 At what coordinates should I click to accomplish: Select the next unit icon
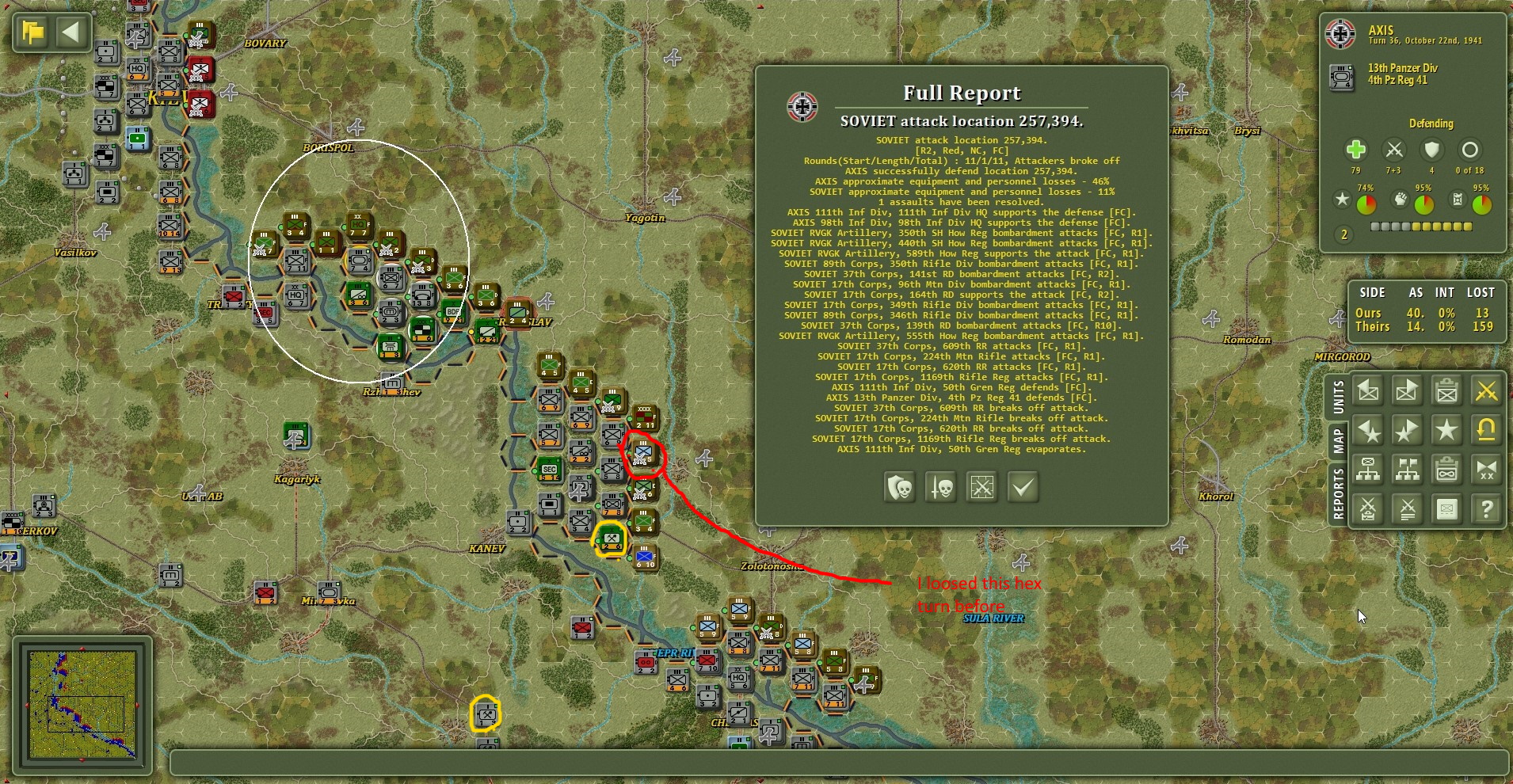pyautogui.click(x=1408, y=390)
